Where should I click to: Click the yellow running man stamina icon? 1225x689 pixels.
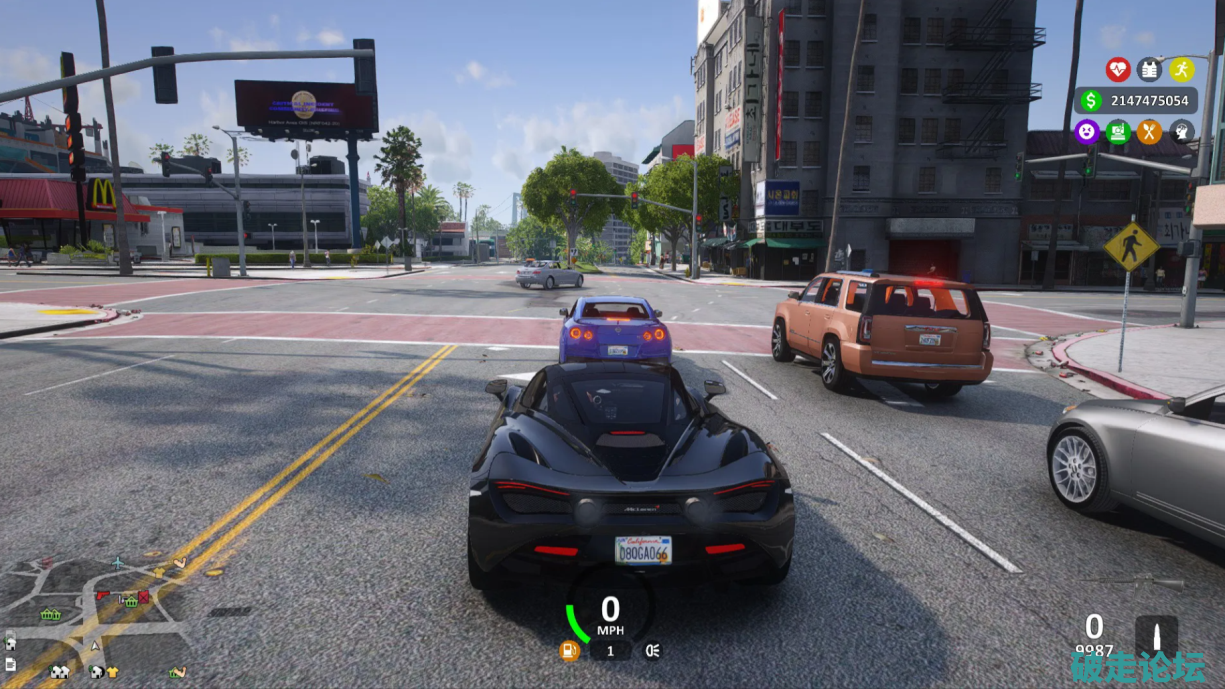[1181, 69]
